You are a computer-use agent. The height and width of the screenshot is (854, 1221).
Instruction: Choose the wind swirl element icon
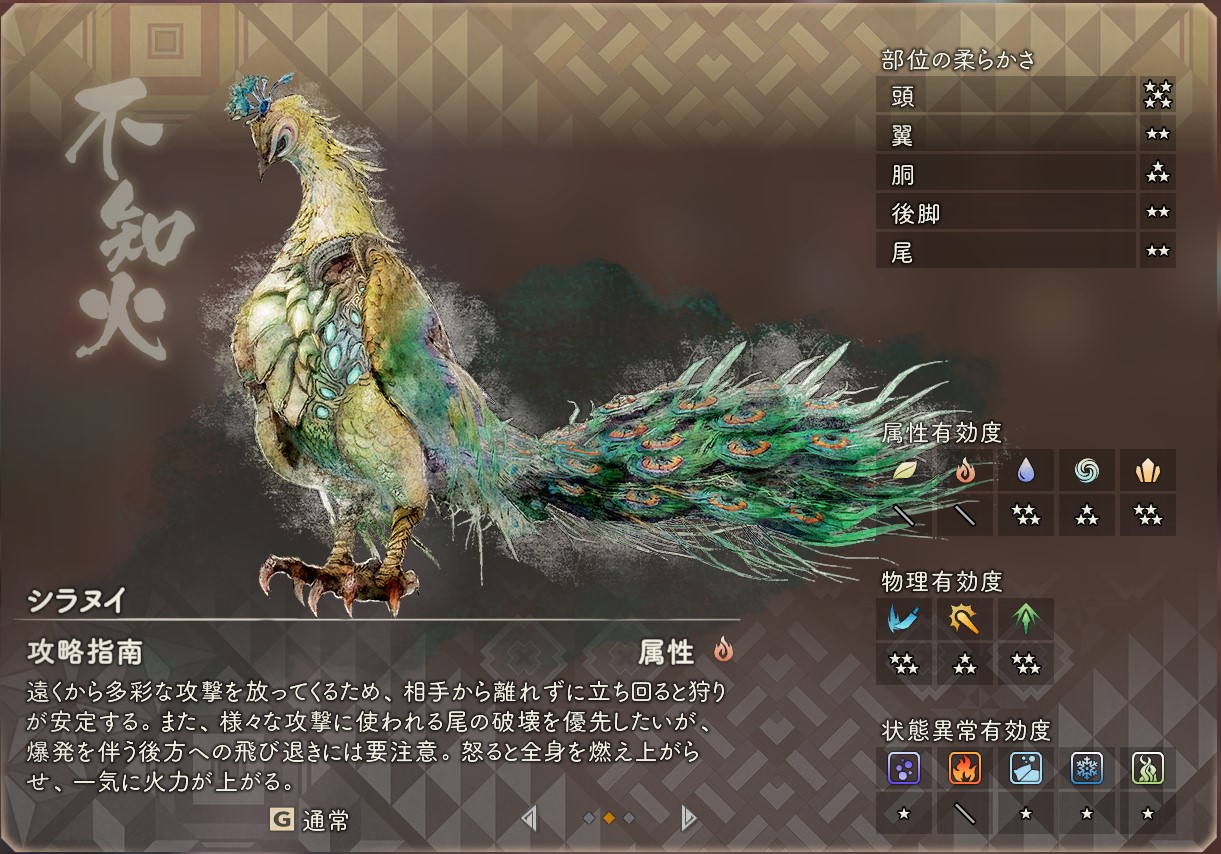1087,470
